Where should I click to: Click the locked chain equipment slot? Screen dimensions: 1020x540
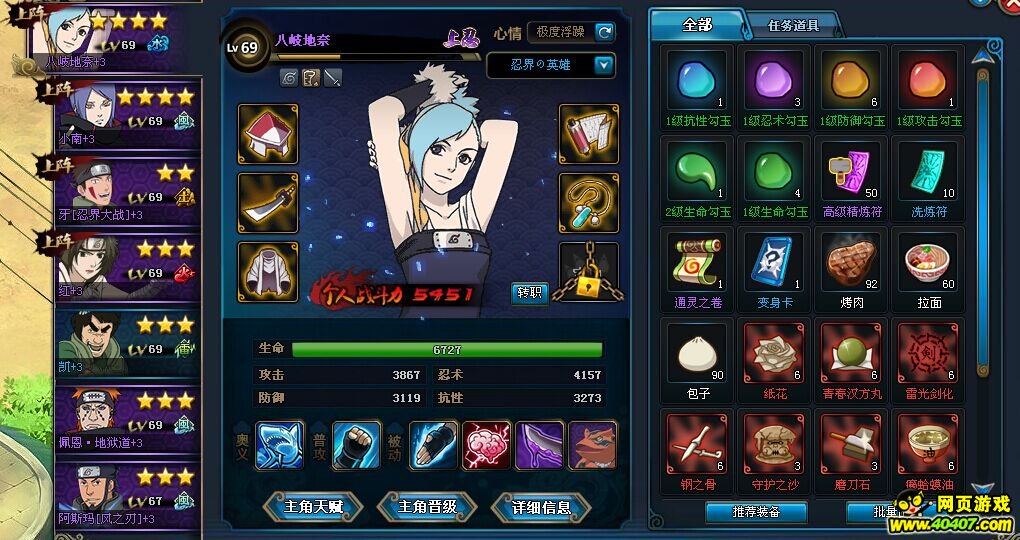tap(588, 272)
